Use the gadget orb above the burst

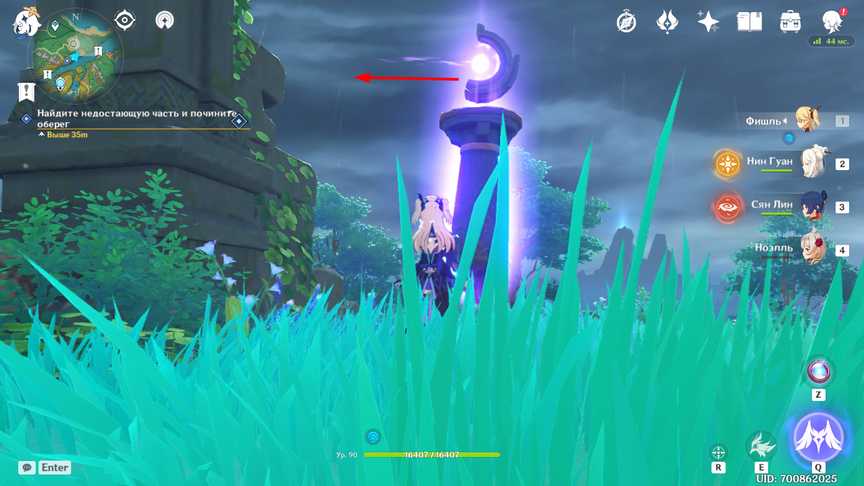(819, 371)
